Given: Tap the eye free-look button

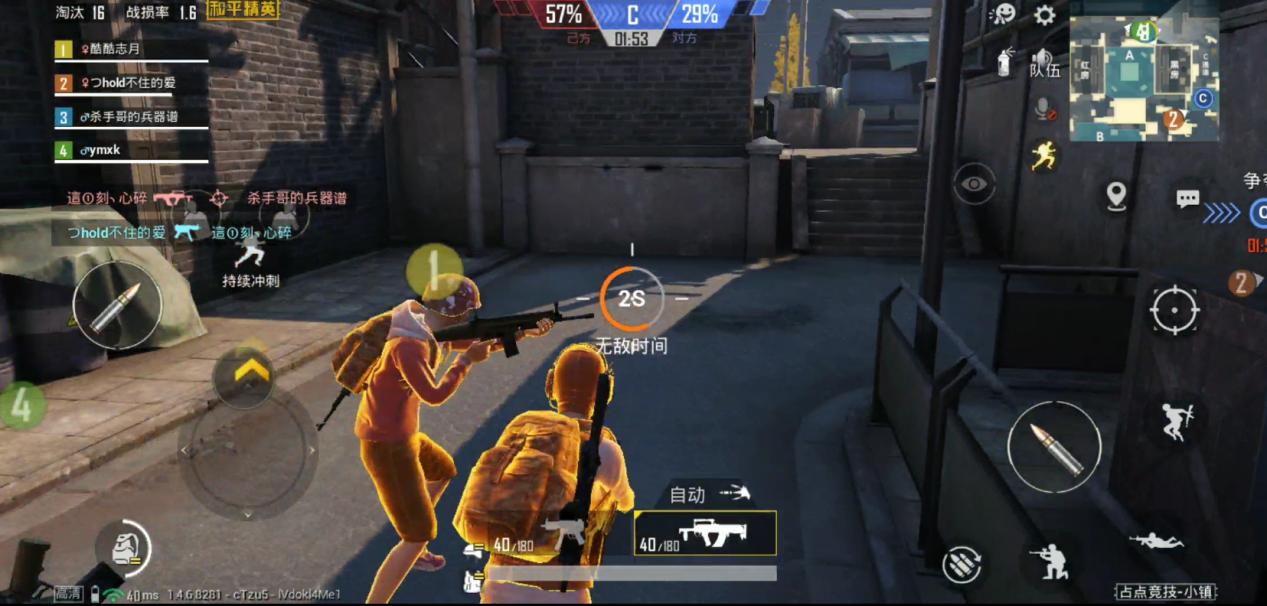Looking at the screenshot, I should click(x=974, y=184).
